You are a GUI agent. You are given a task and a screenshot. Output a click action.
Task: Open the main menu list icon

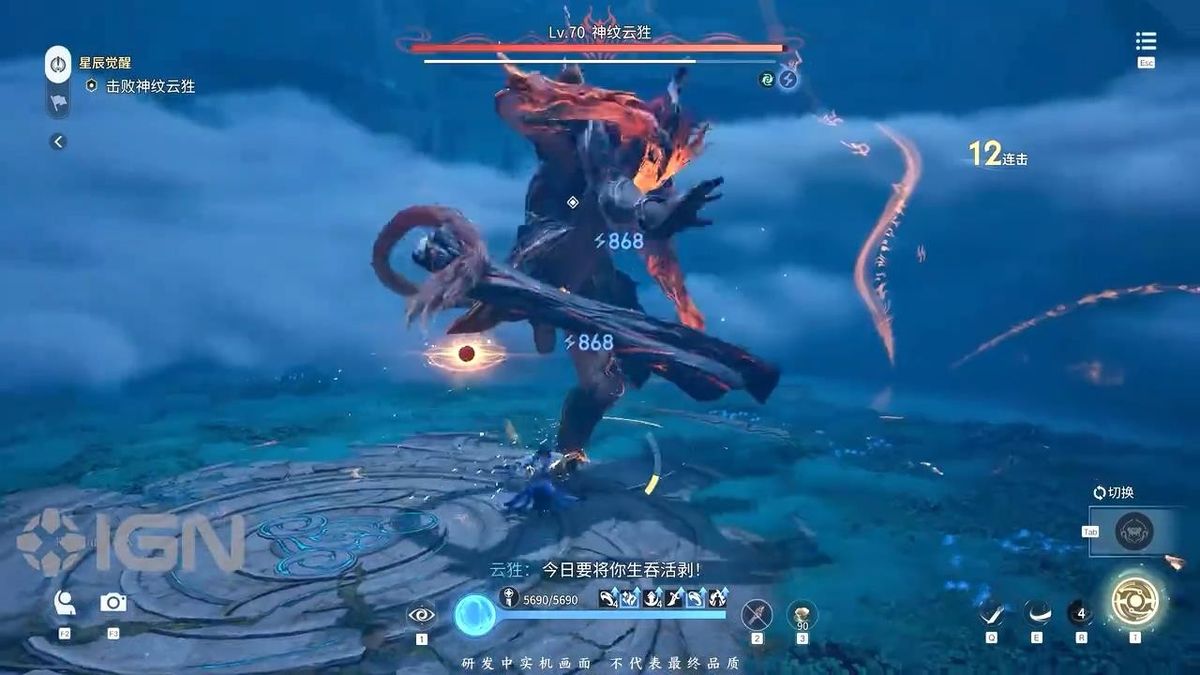click(1146, 41)
